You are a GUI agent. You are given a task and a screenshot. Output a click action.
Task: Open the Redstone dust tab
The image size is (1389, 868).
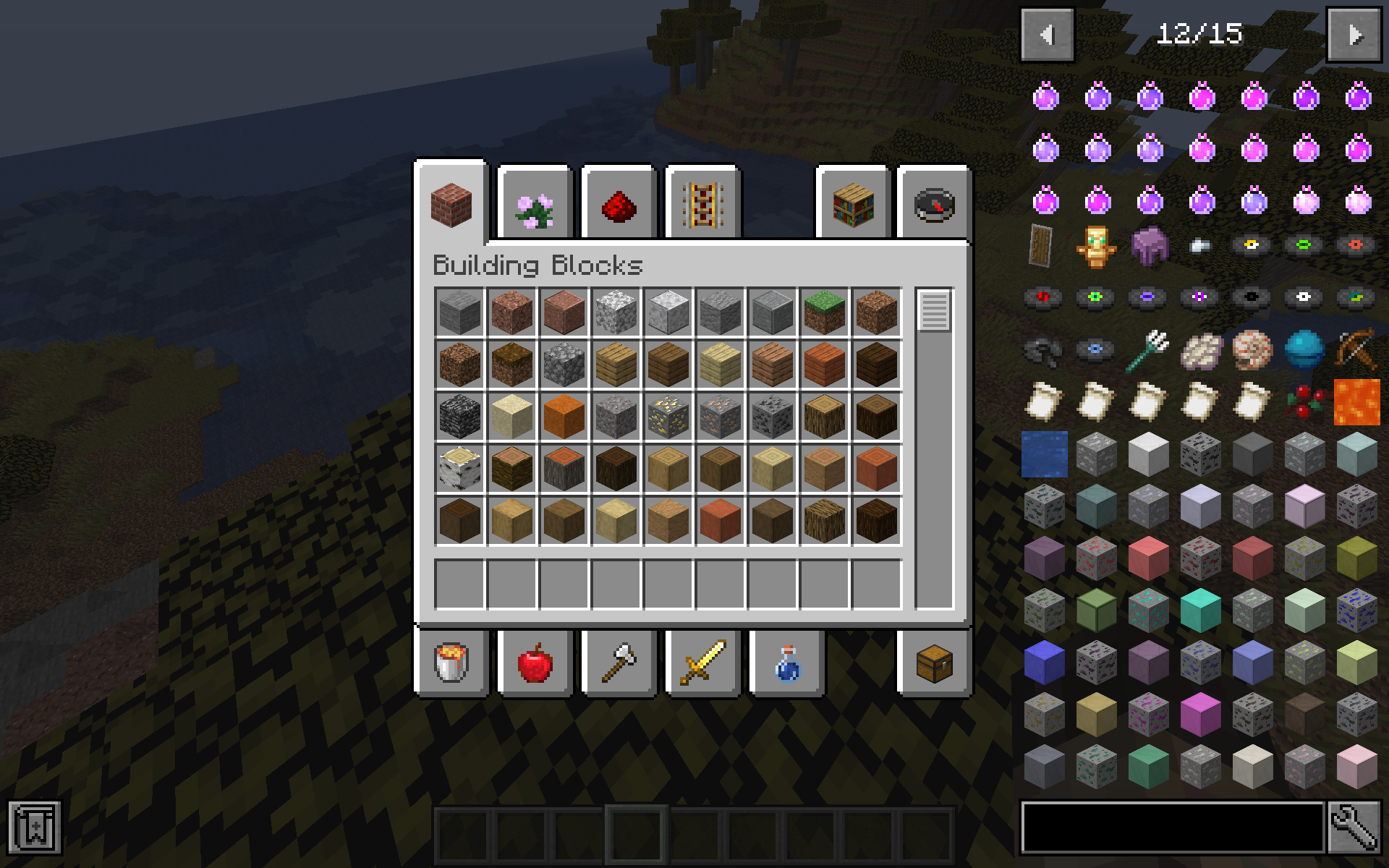(x=619, y=205)
